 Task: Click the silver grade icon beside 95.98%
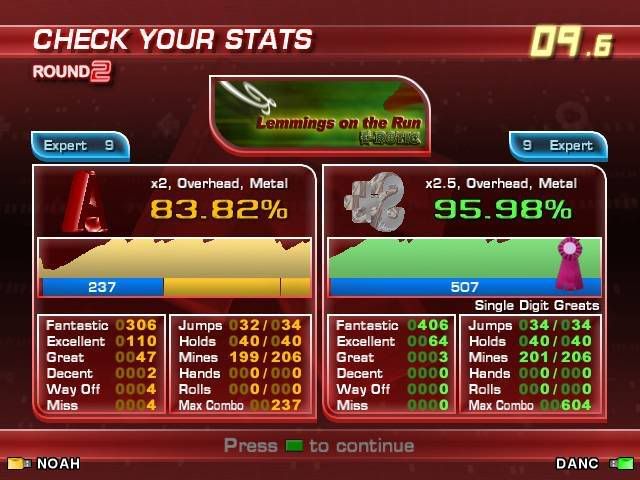(372, 203)
